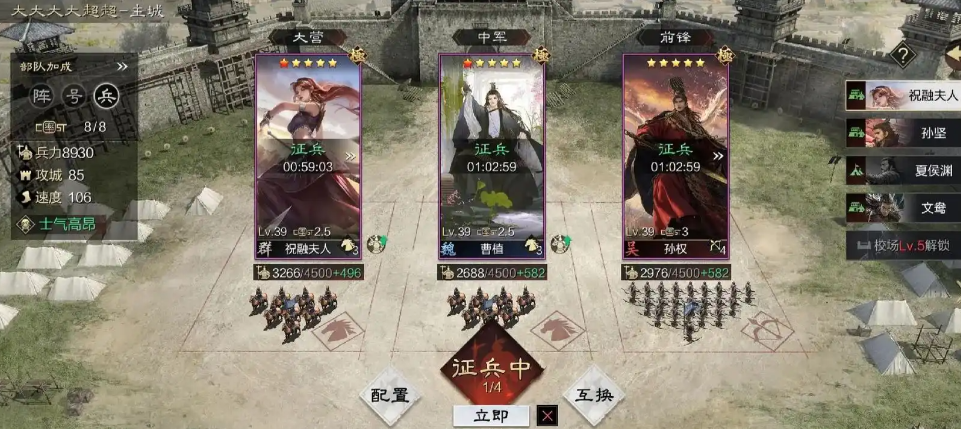The width and height of the screenshot is (961, 429).
Task: Click the 校场Lv.5解锁 locked slot
Action: (x=903, y=244)
